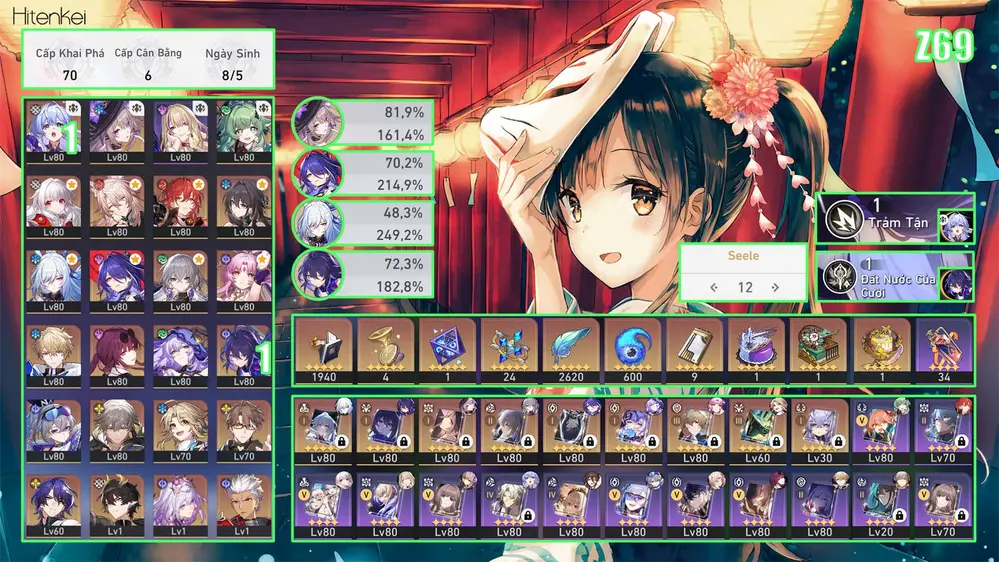Viewport: 999px width, 562px height.
Task: Open the character row showing 81,9% and 161,4%
Action: (364, 123)
